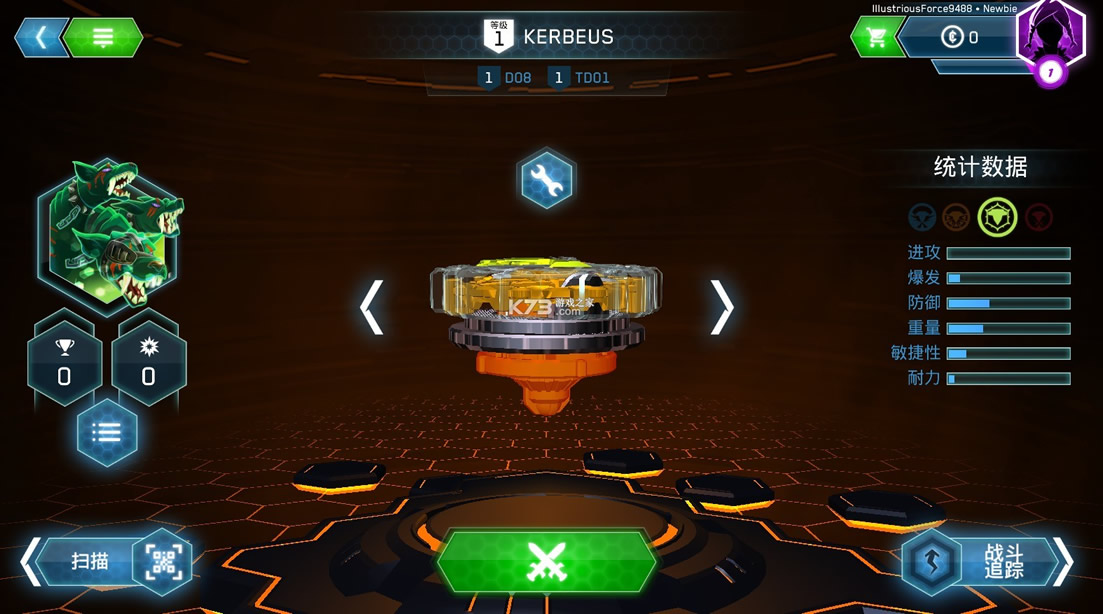Show the next Beyblade with right arrow

pyautogui.click(x=722, y=306)
